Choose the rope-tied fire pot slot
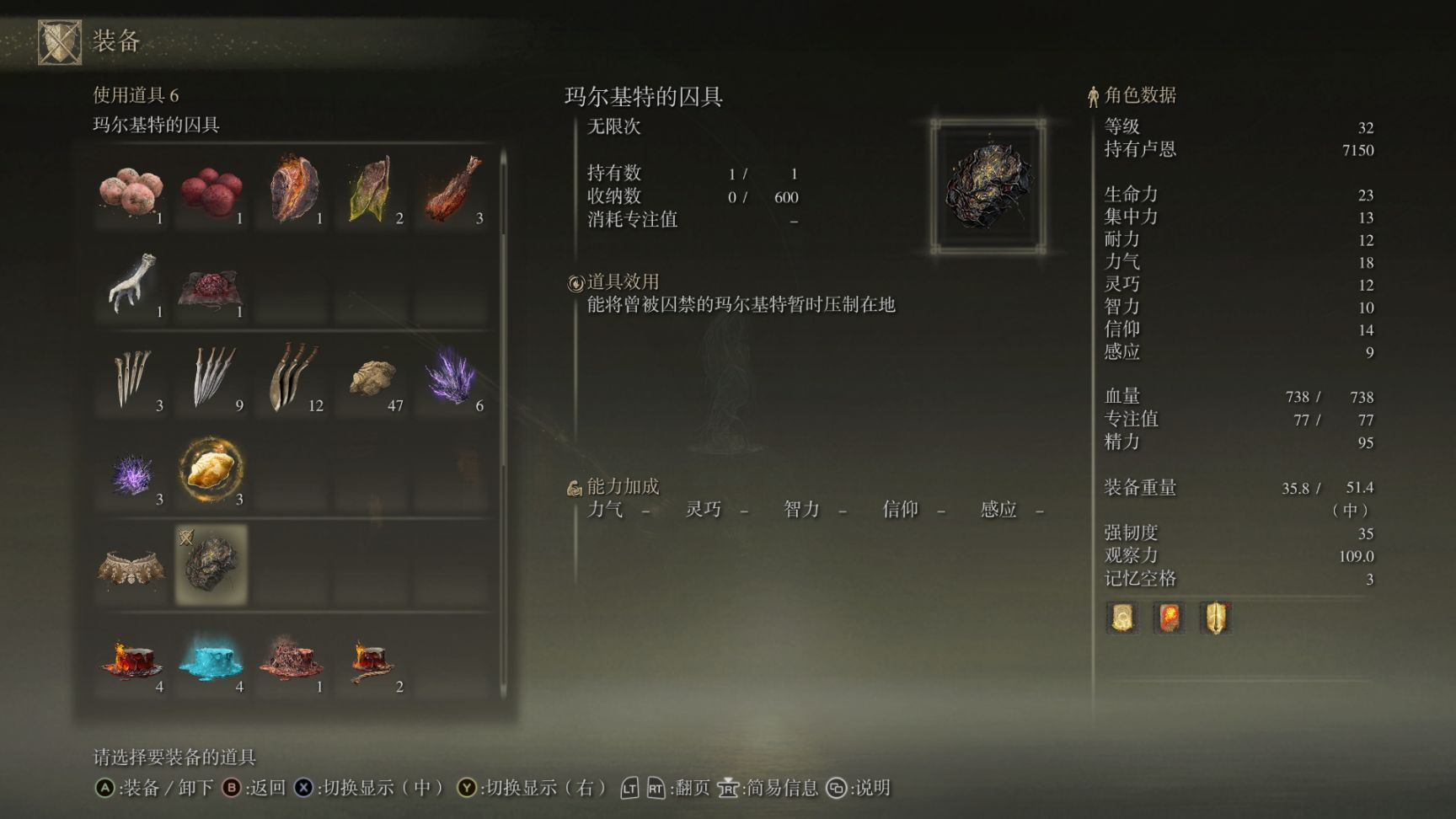The width and height of the screenshot is (1456, 819). pyautogui.click(x=372, y=660)
